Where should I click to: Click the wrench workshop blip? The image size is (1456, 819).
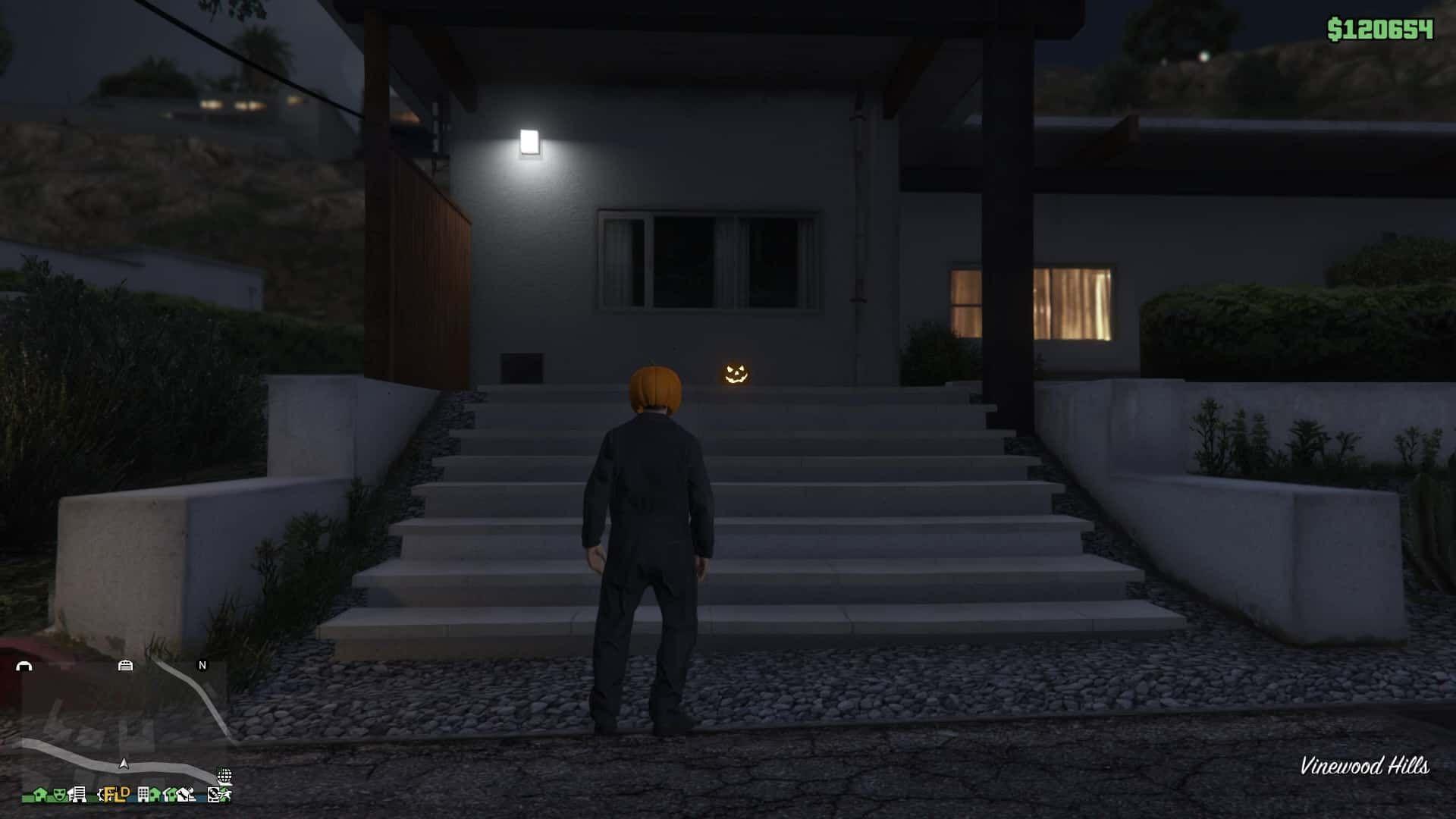point(183,795)
